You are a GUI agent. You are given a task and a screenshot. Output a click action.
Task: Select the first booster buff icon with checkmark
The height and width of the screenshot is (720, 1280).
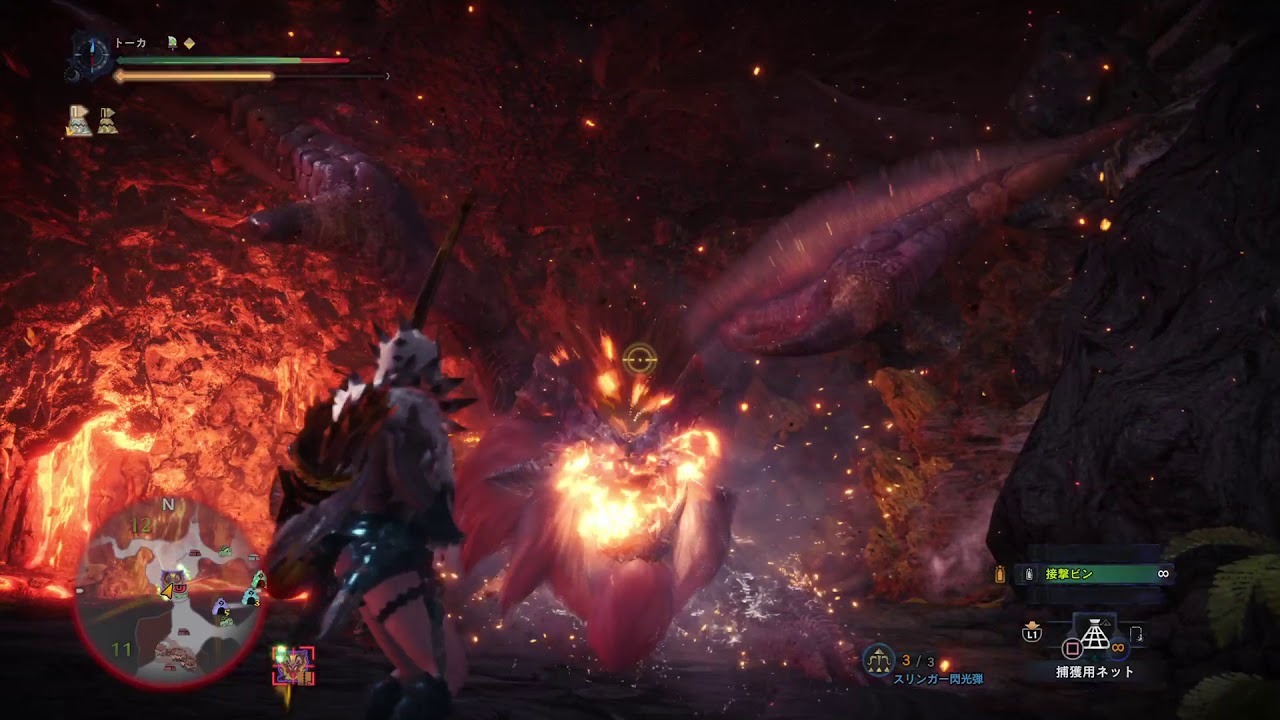pyautogui.click(x=79, y=120)
